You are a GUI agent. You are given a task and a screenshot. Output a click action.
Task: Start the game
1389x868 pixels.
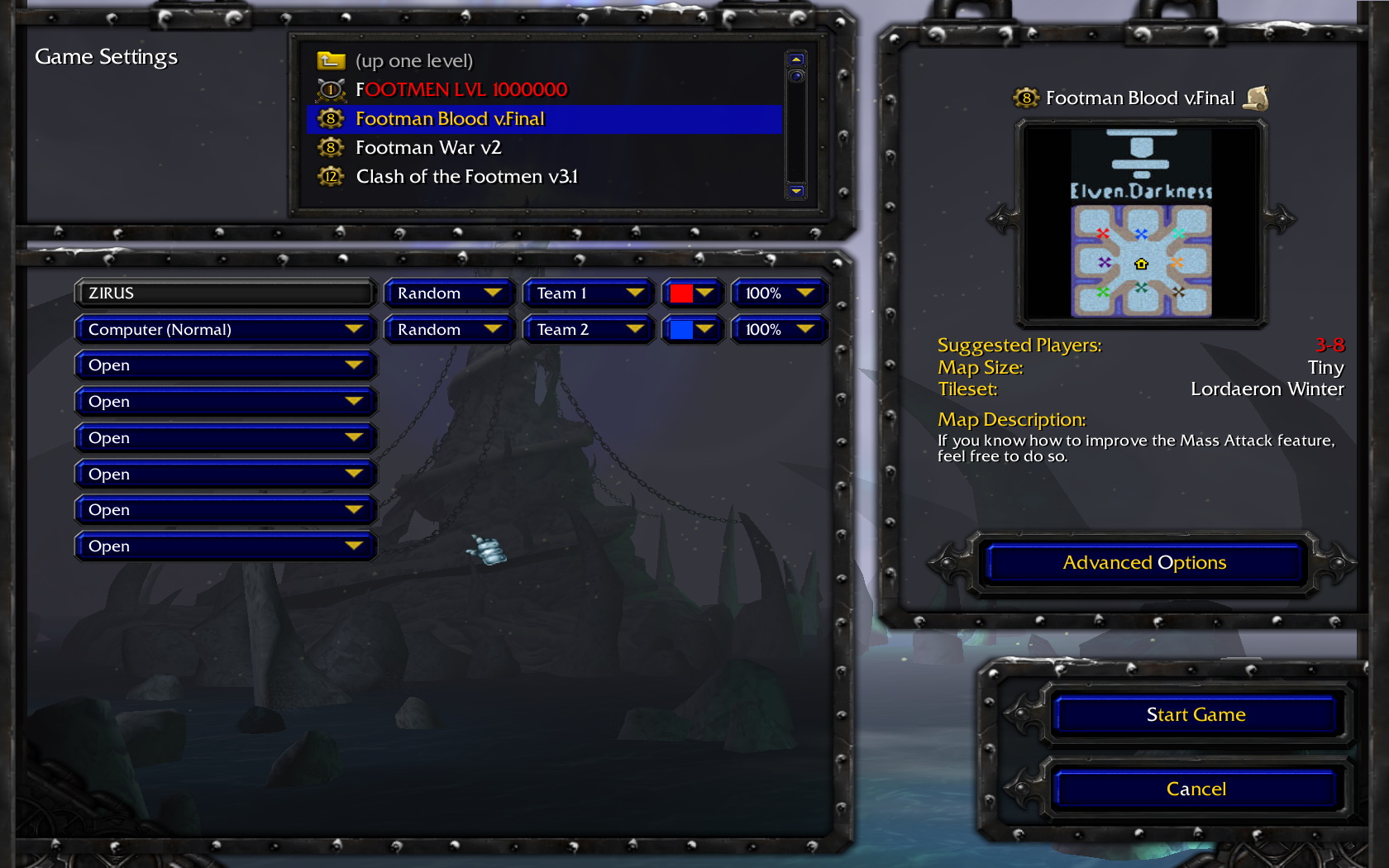coord(1196,715)
